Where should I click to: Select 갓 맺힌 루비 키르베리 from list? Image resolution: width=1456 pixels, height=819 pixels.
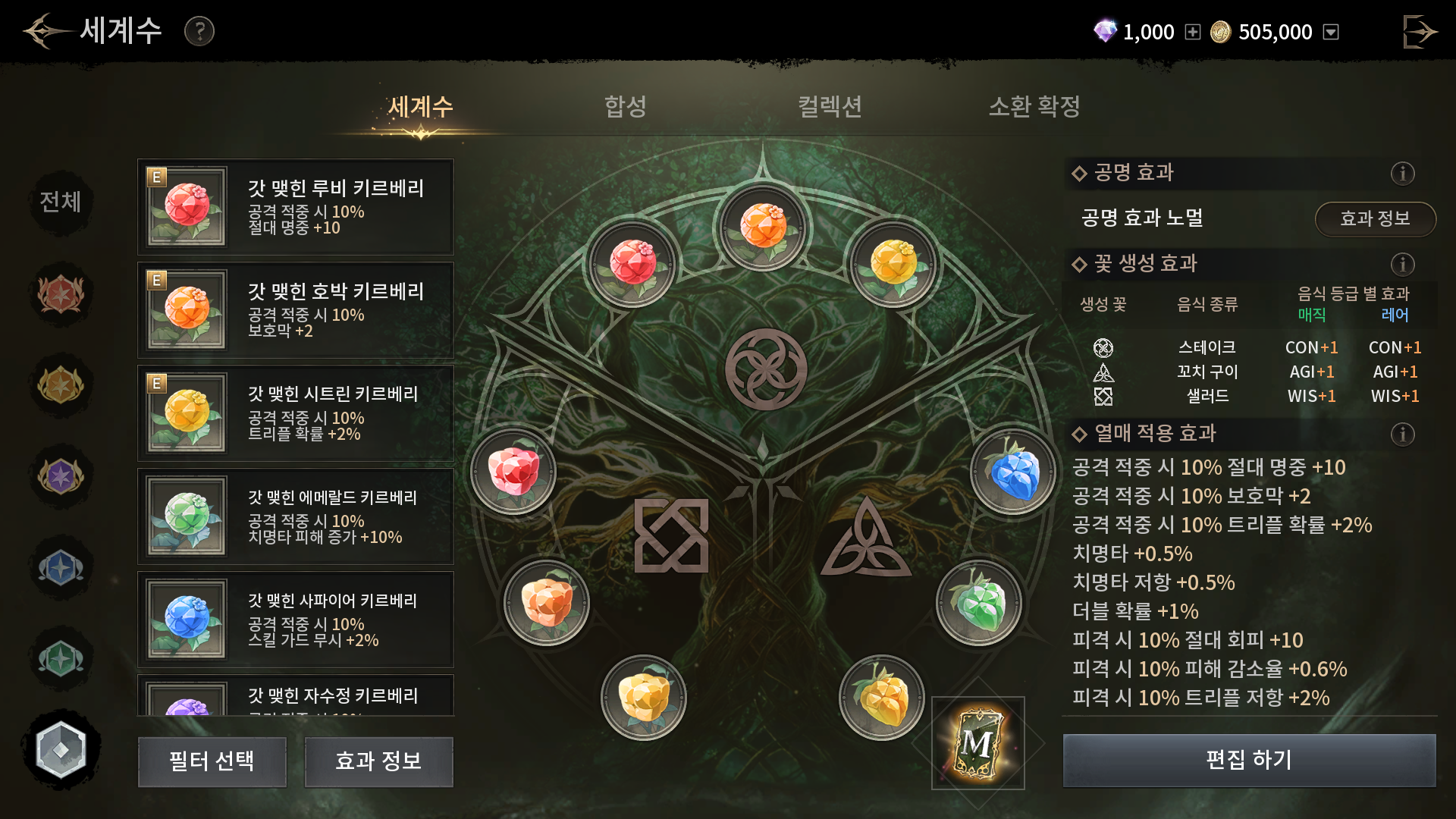point(296,207)
